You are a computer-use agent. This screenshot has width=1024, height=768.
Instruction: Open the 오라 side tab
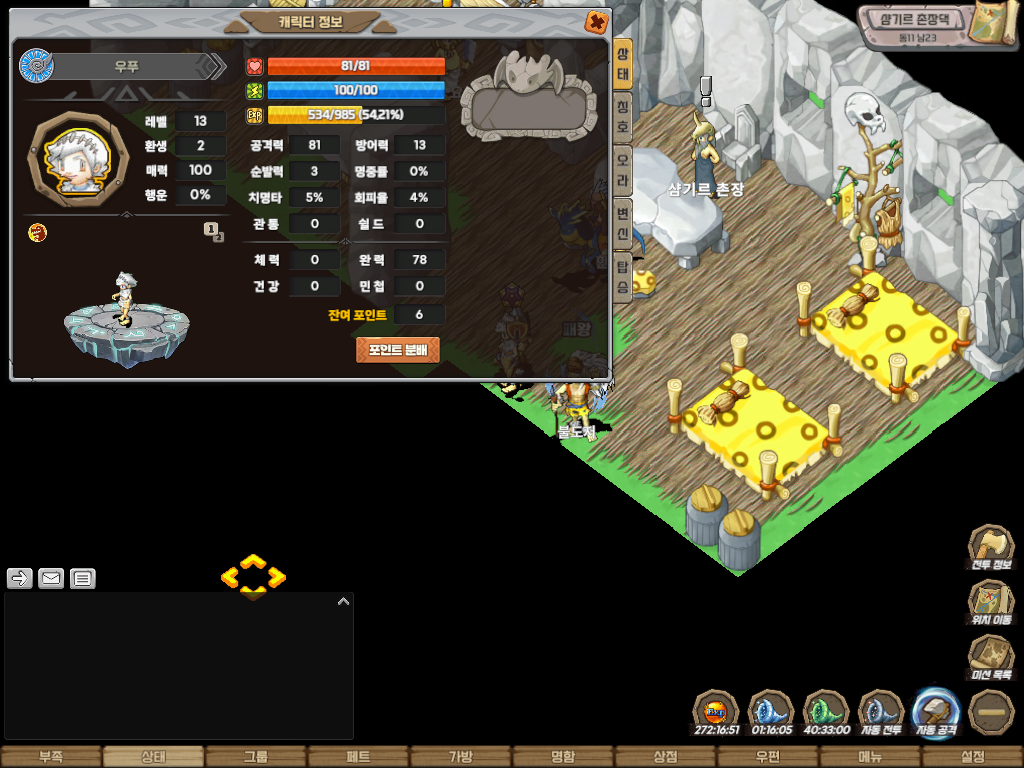[622, 162]
